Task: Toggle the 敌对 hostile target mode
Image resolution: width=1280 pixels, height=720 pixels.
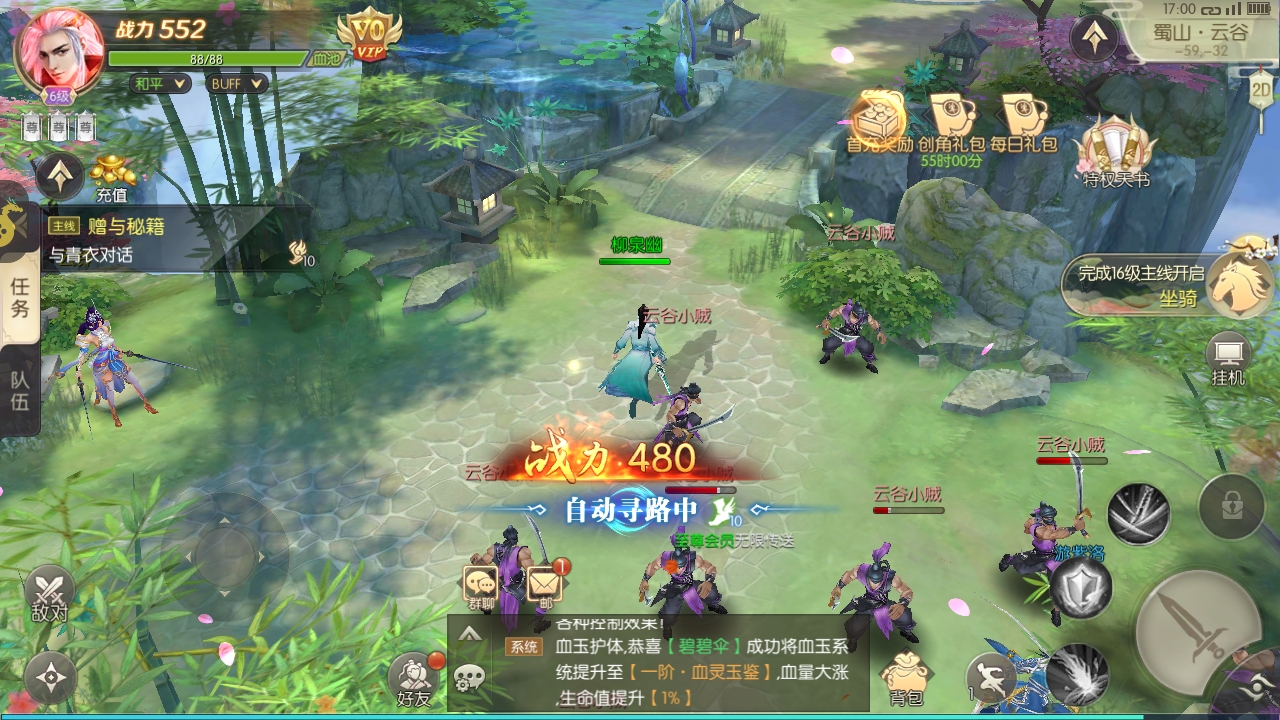Action: pos(49,594)
